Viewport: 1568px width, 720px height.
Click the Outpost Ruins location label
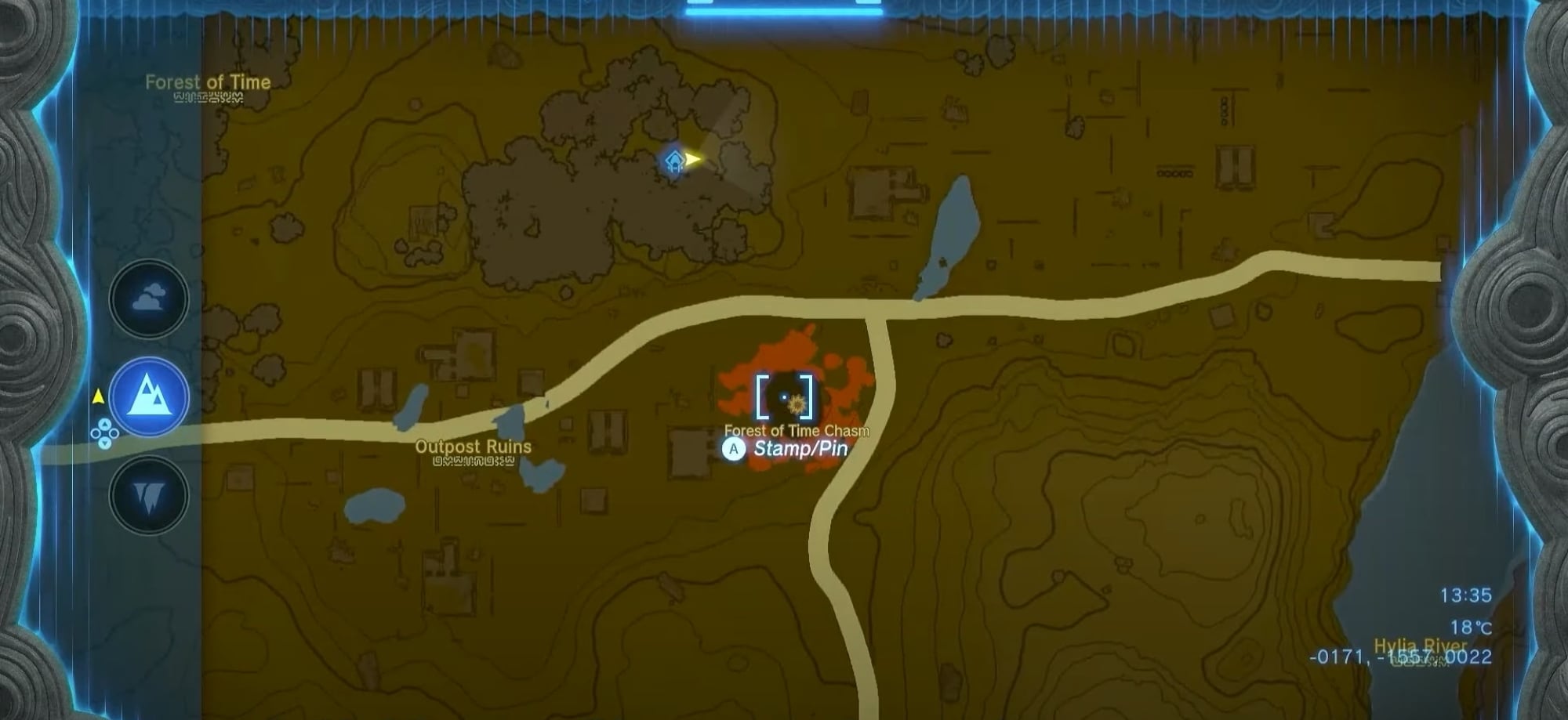point(472,446)
